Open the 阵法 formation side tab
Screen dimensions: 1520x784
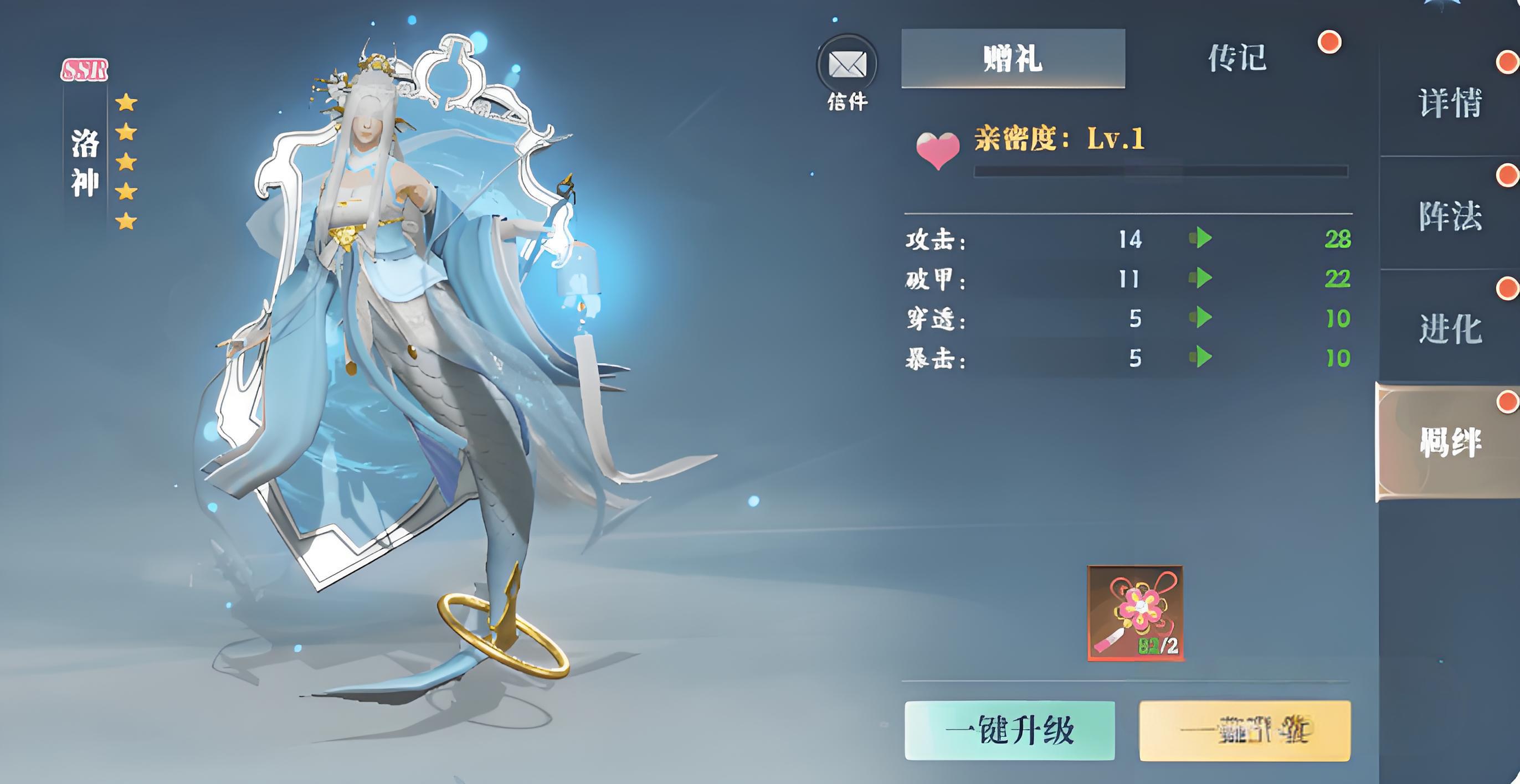1450,215
